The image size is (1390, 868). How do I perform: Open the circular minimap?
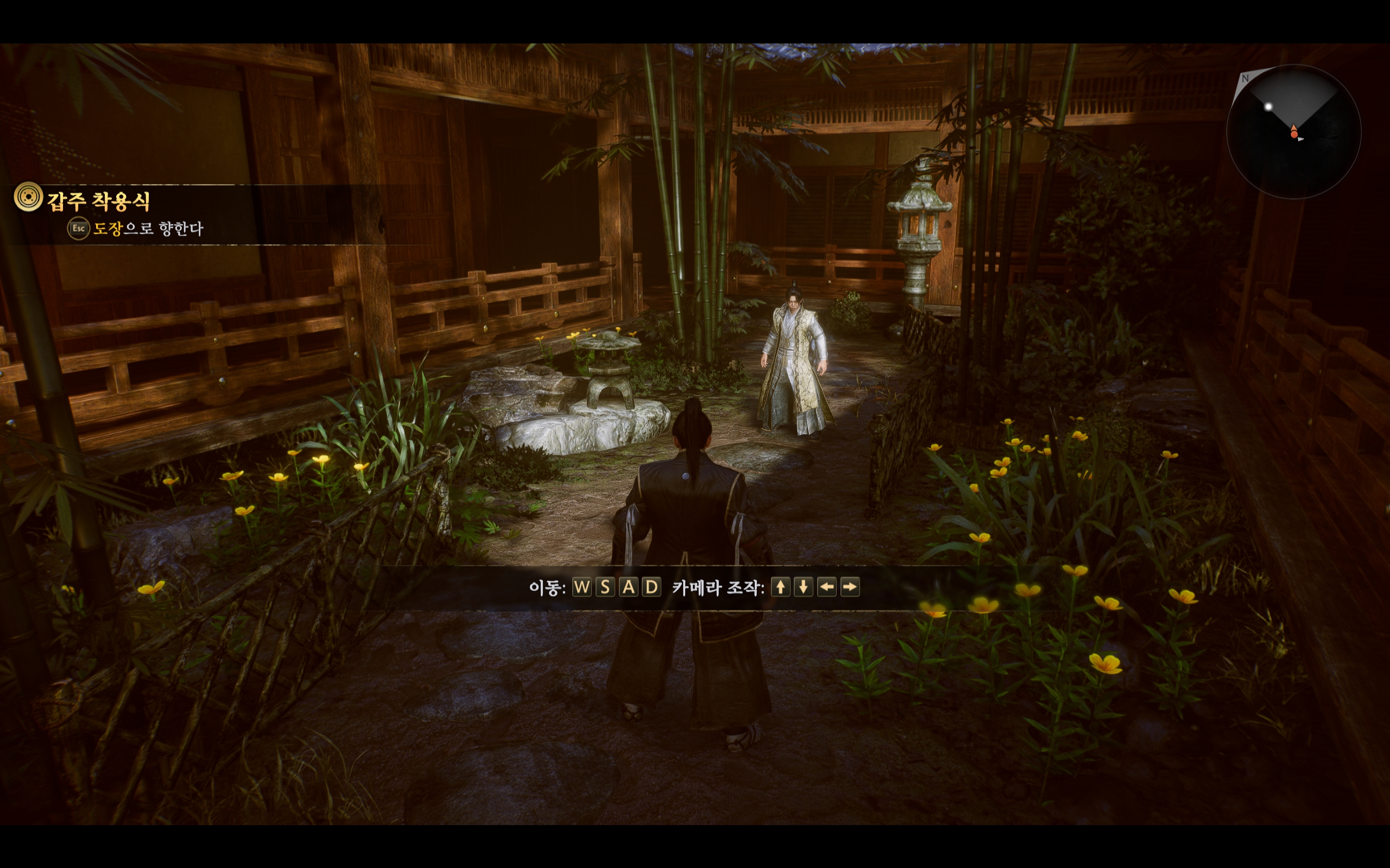tap(1293, 131)
